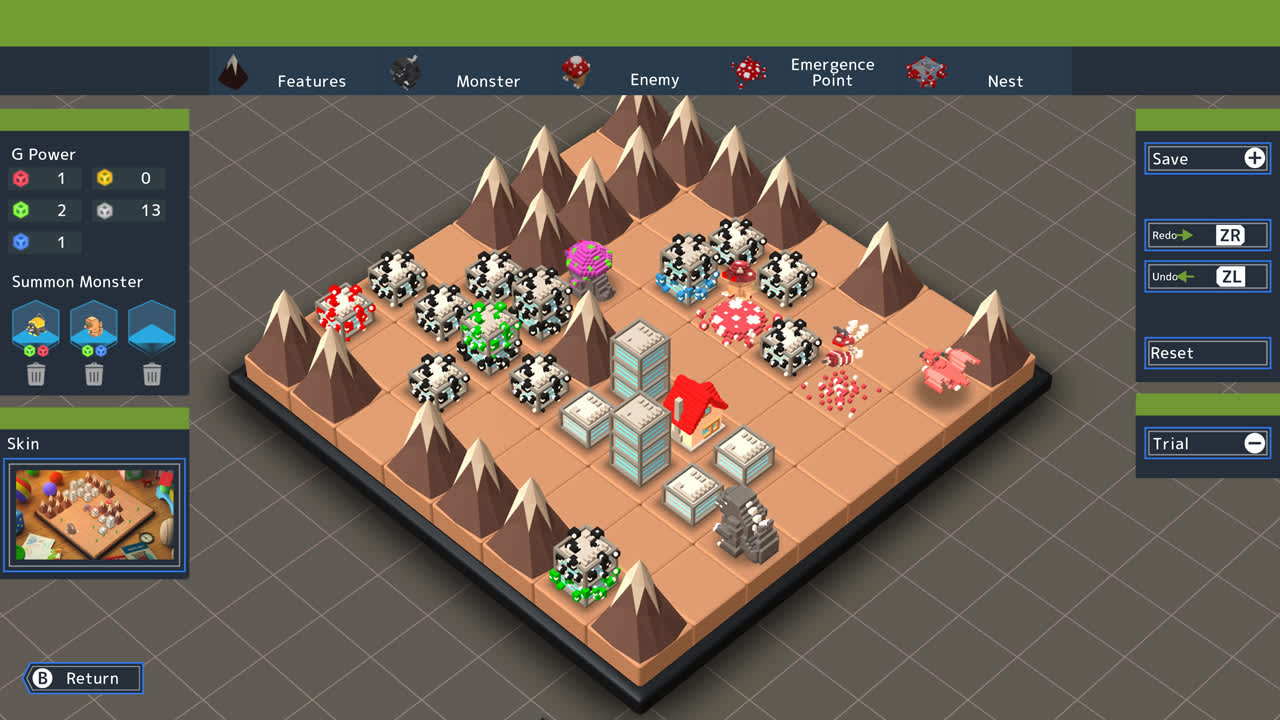
Task: Select the blue G Power cube icon
Action: click(22, 242)
